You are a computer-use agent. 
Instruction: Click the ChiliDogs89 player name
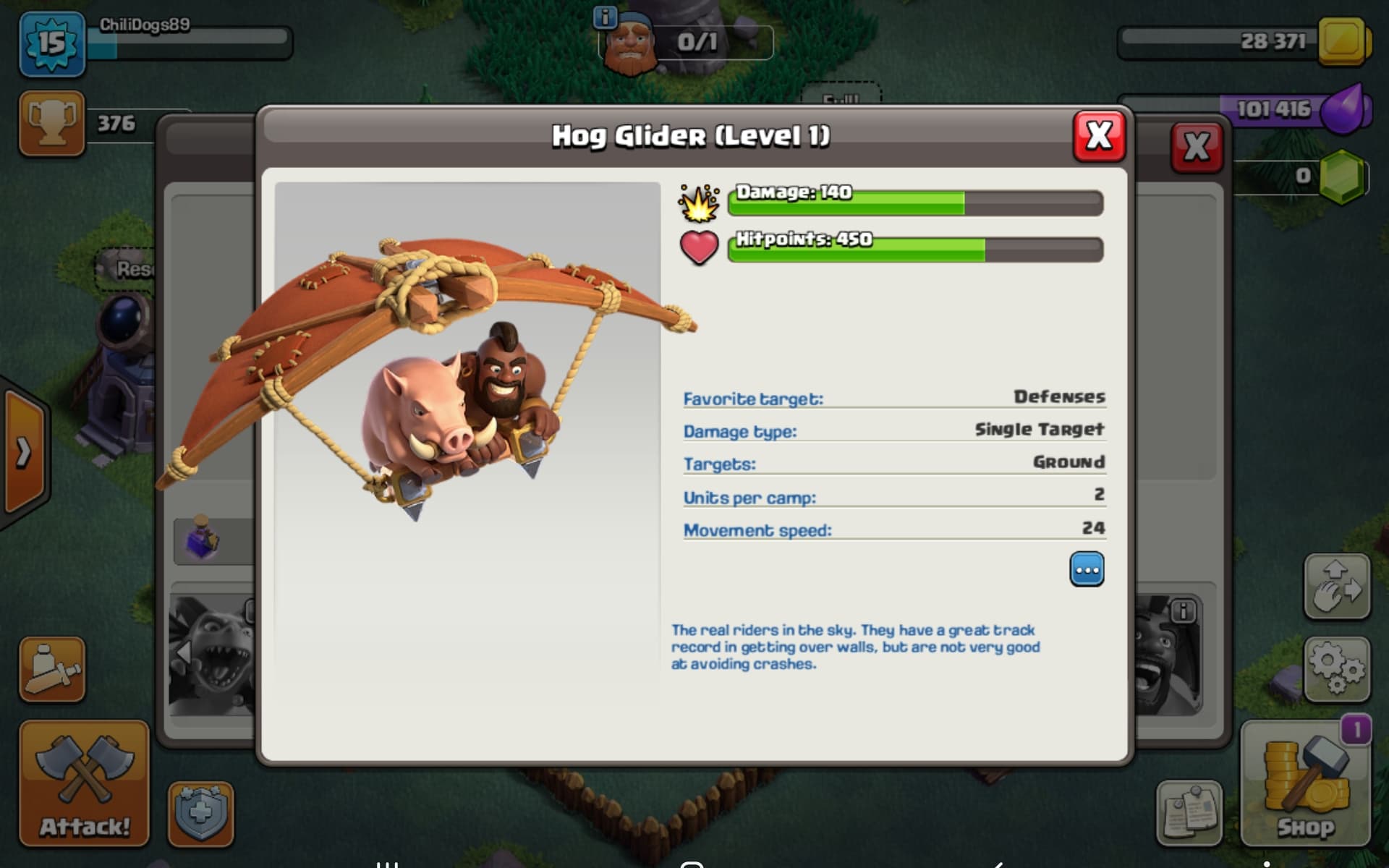(x=142, y=25)
